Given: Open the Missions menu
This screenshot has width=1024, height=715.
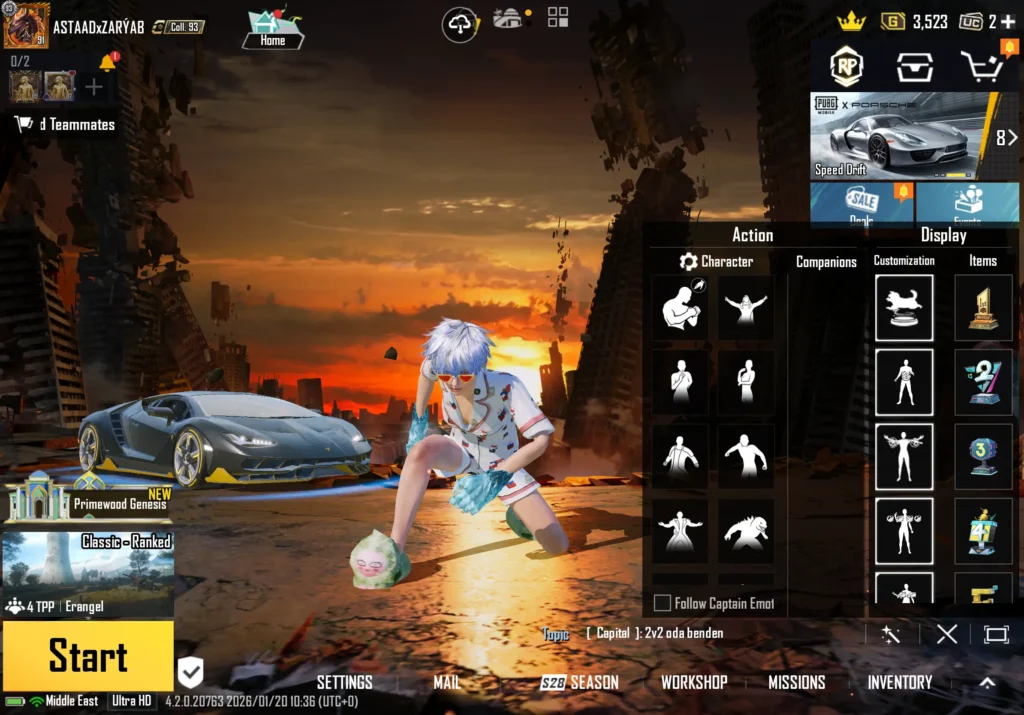Looking at the screenshot, I should tap(796, 682).
